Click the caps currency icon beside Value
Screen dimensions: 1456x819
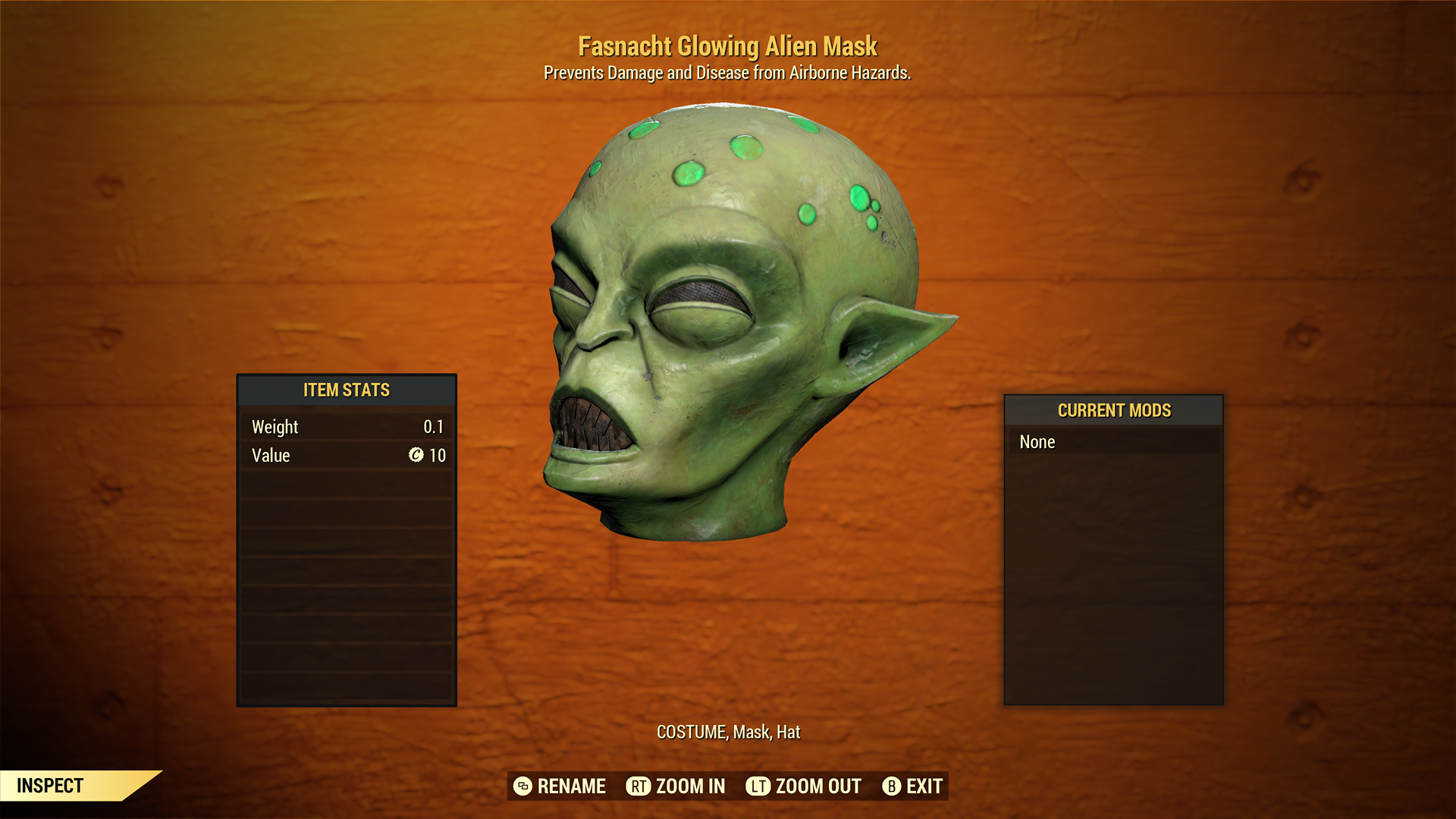416,456
